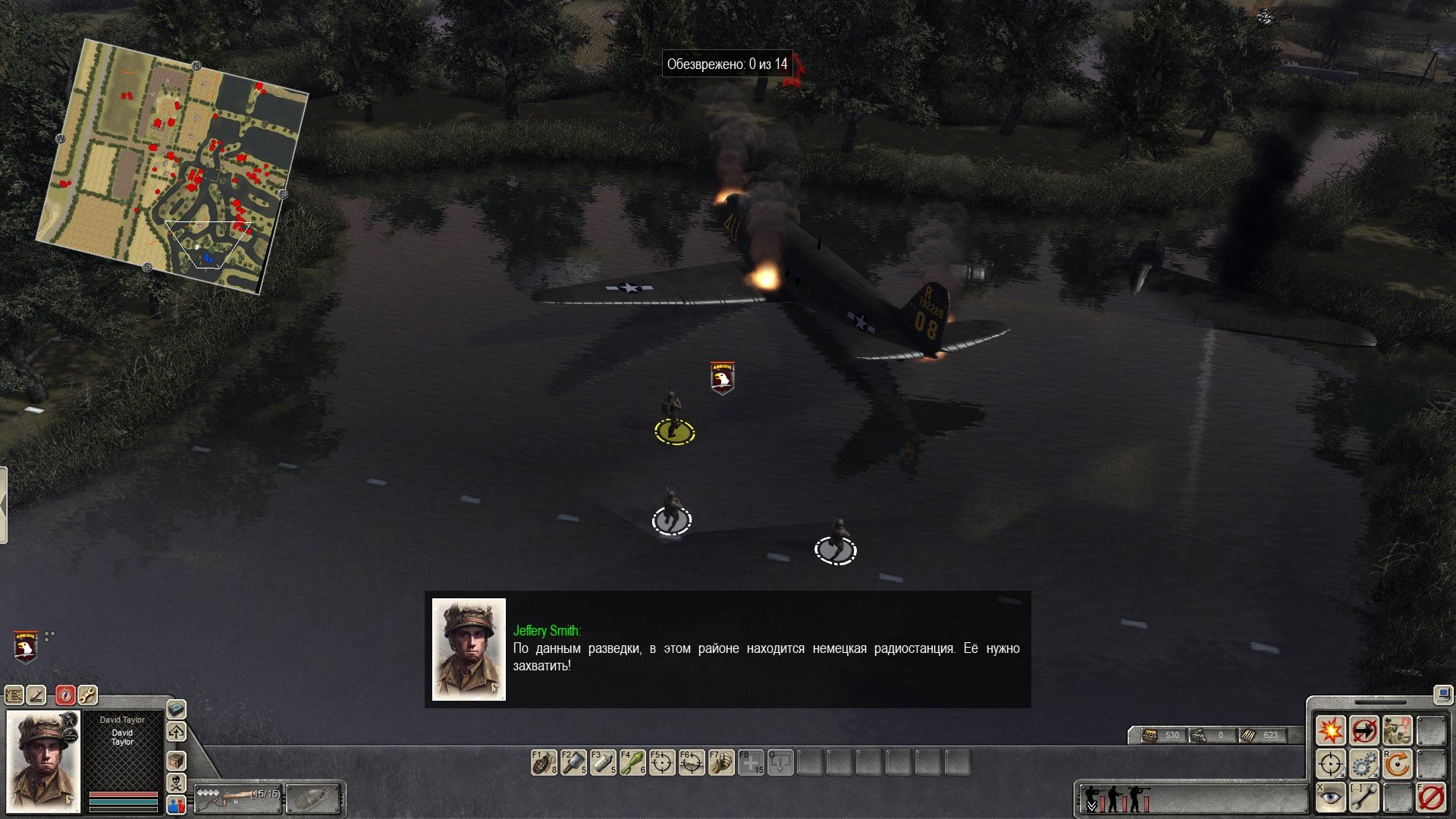Use the F7 fist melee action
This screenshot has width=1456, height=819.
[x=721, y=762]
